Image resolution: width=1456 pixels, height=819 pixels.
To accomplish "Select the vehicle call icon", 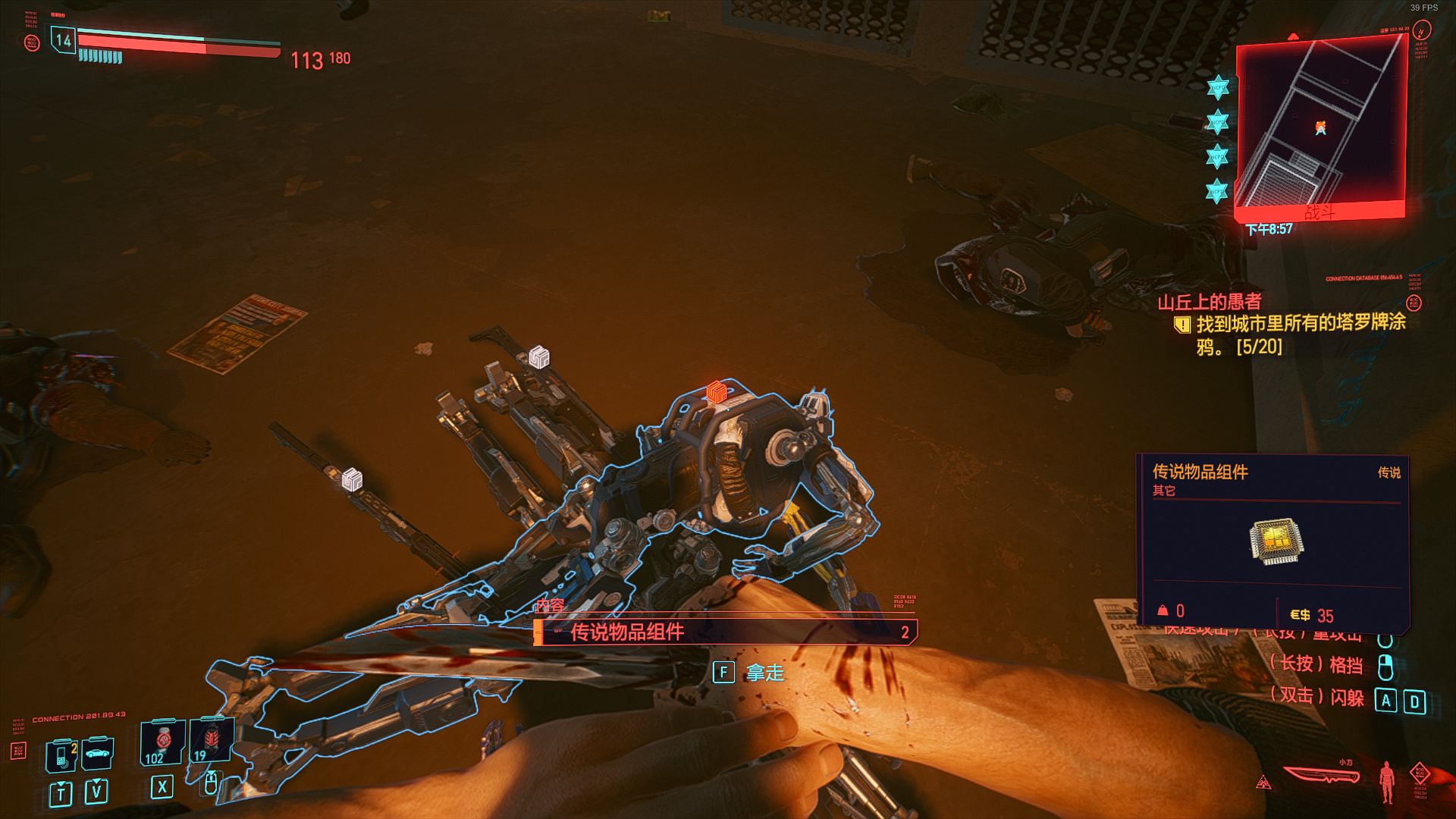I will [97, 753].
